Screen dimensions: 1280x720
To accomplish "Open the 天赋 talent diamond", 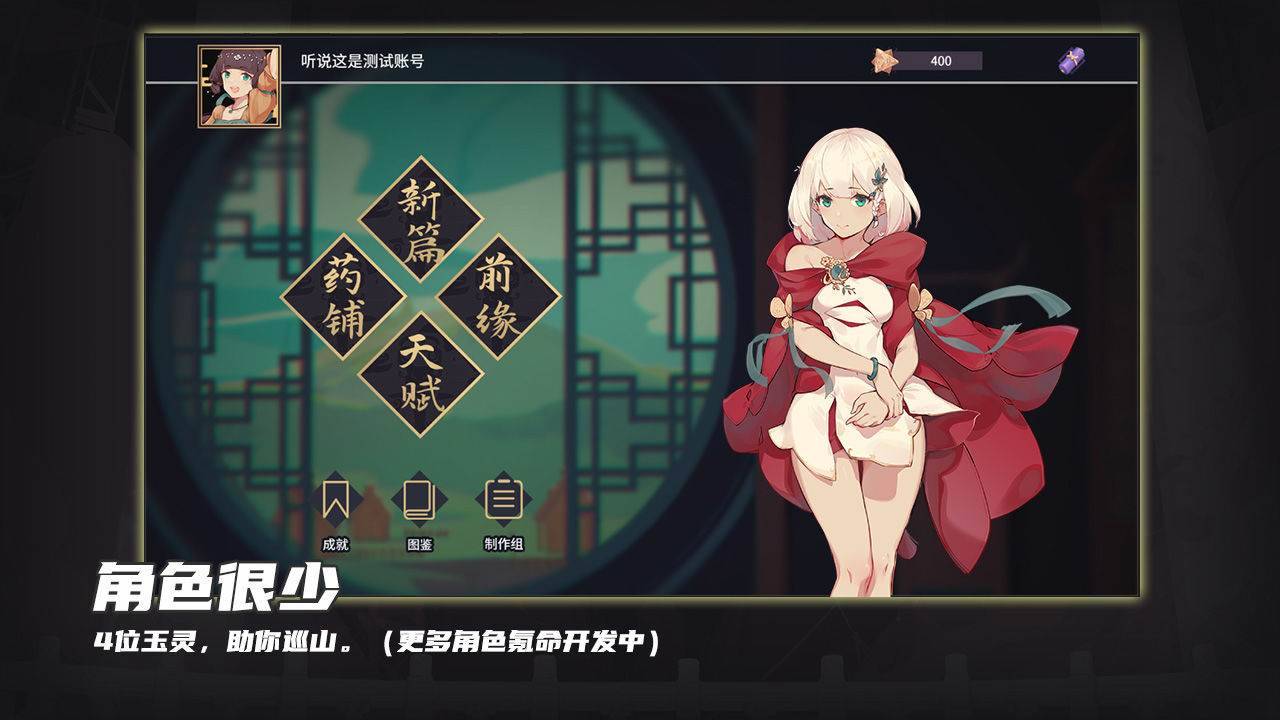I will pos(420,369).
